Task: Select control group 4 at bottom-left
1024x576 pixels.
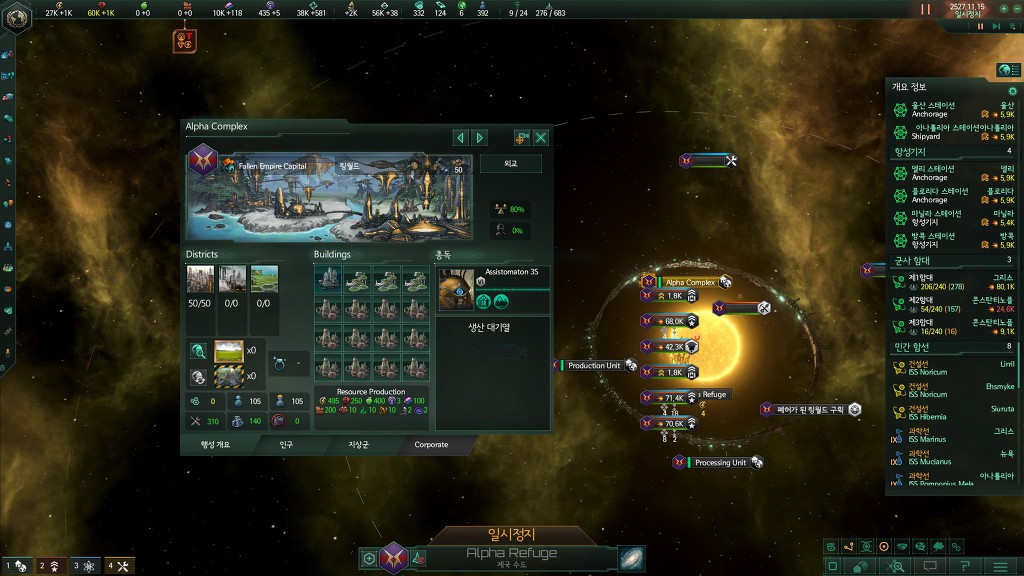Action: coord(118,566)
